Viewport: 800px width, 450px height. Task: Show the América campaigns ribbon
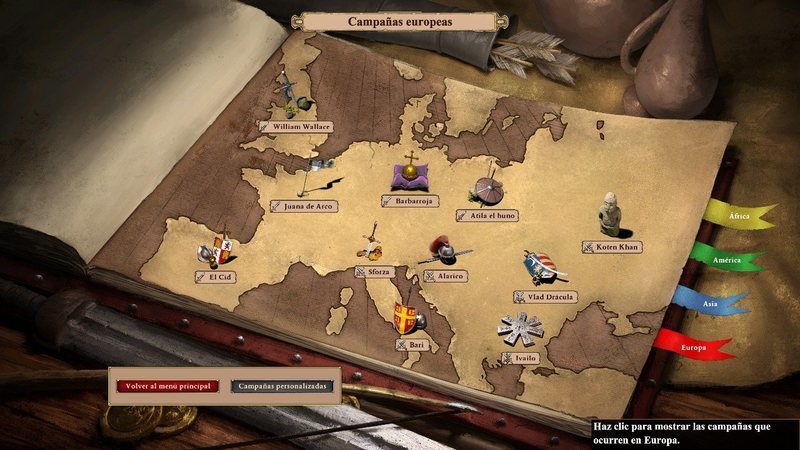coord(728,261)
